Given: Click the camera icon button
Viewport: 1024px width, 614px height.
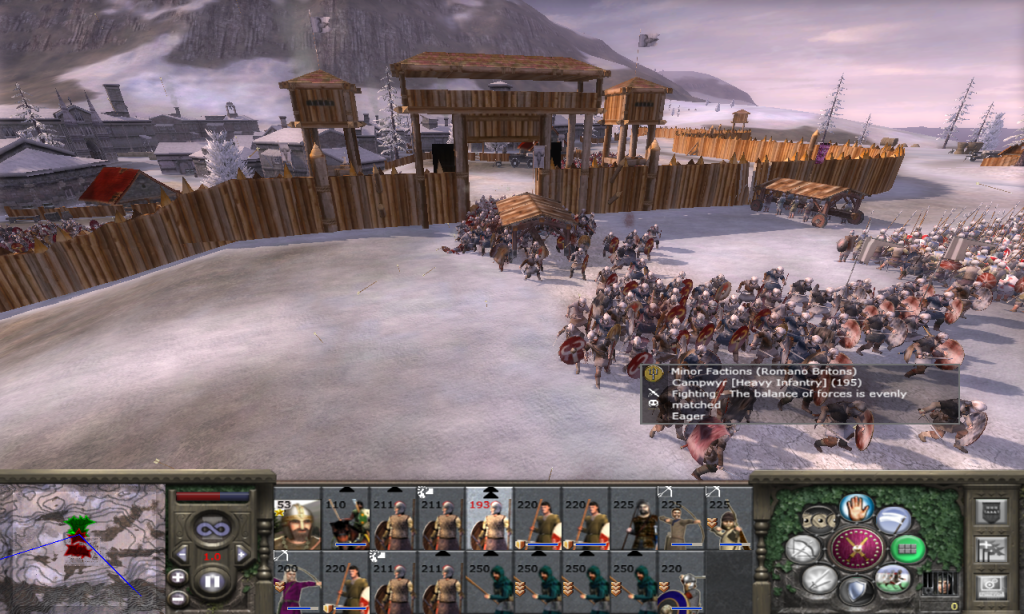Looking at the screenshot, I should 991,583.
